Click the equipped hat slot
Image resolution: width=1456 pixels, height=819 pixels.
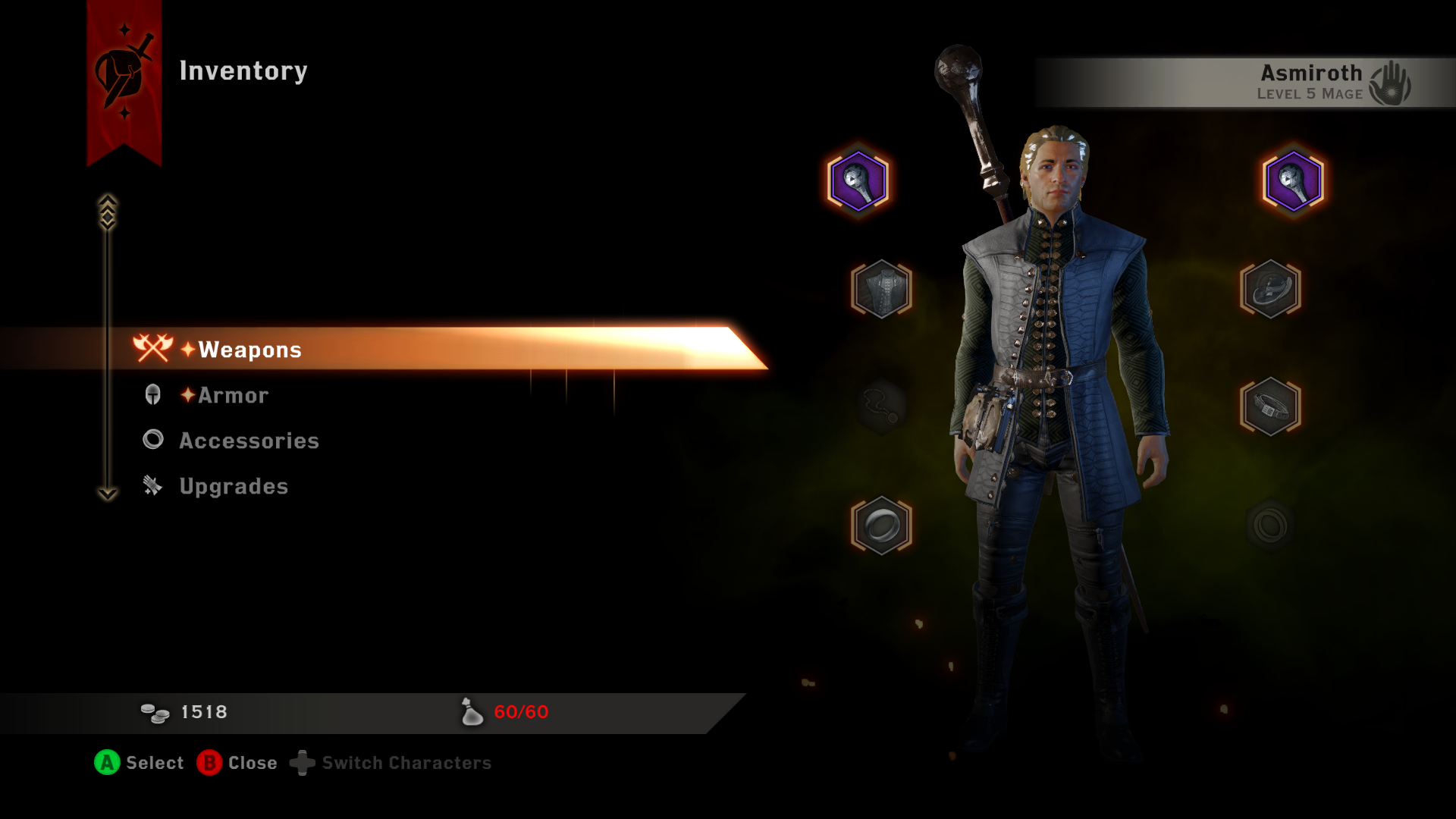[x=1270, y=289]
